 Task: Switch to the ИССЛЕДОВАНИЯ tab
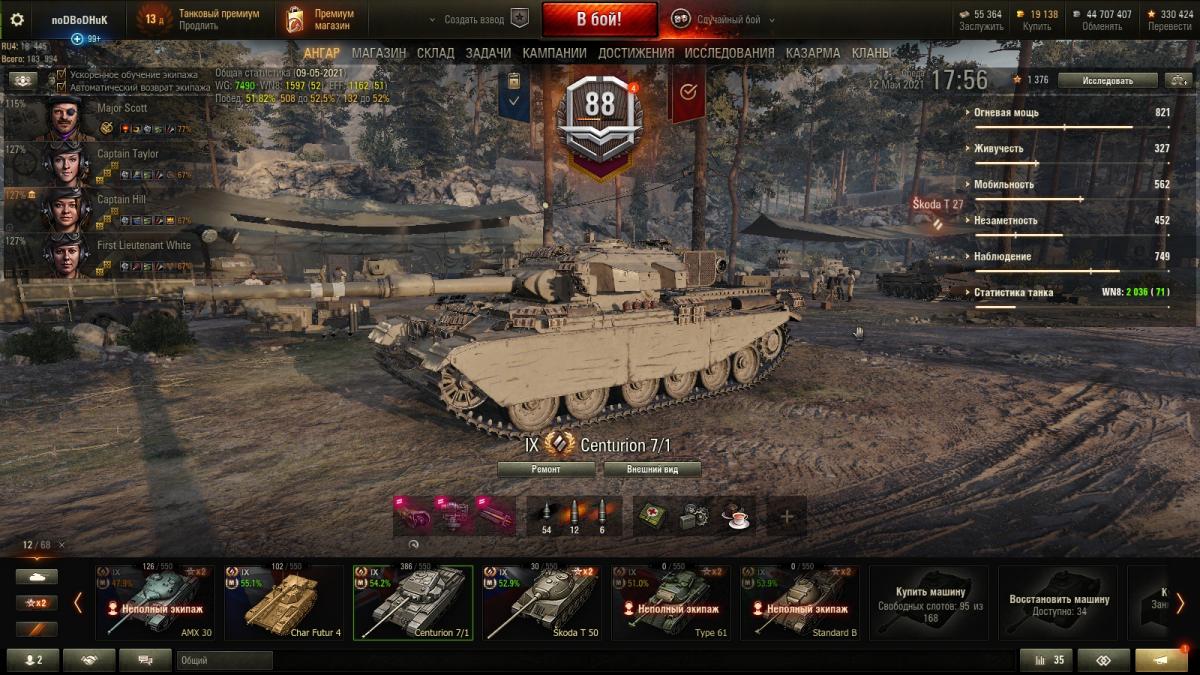click(728, 53)
